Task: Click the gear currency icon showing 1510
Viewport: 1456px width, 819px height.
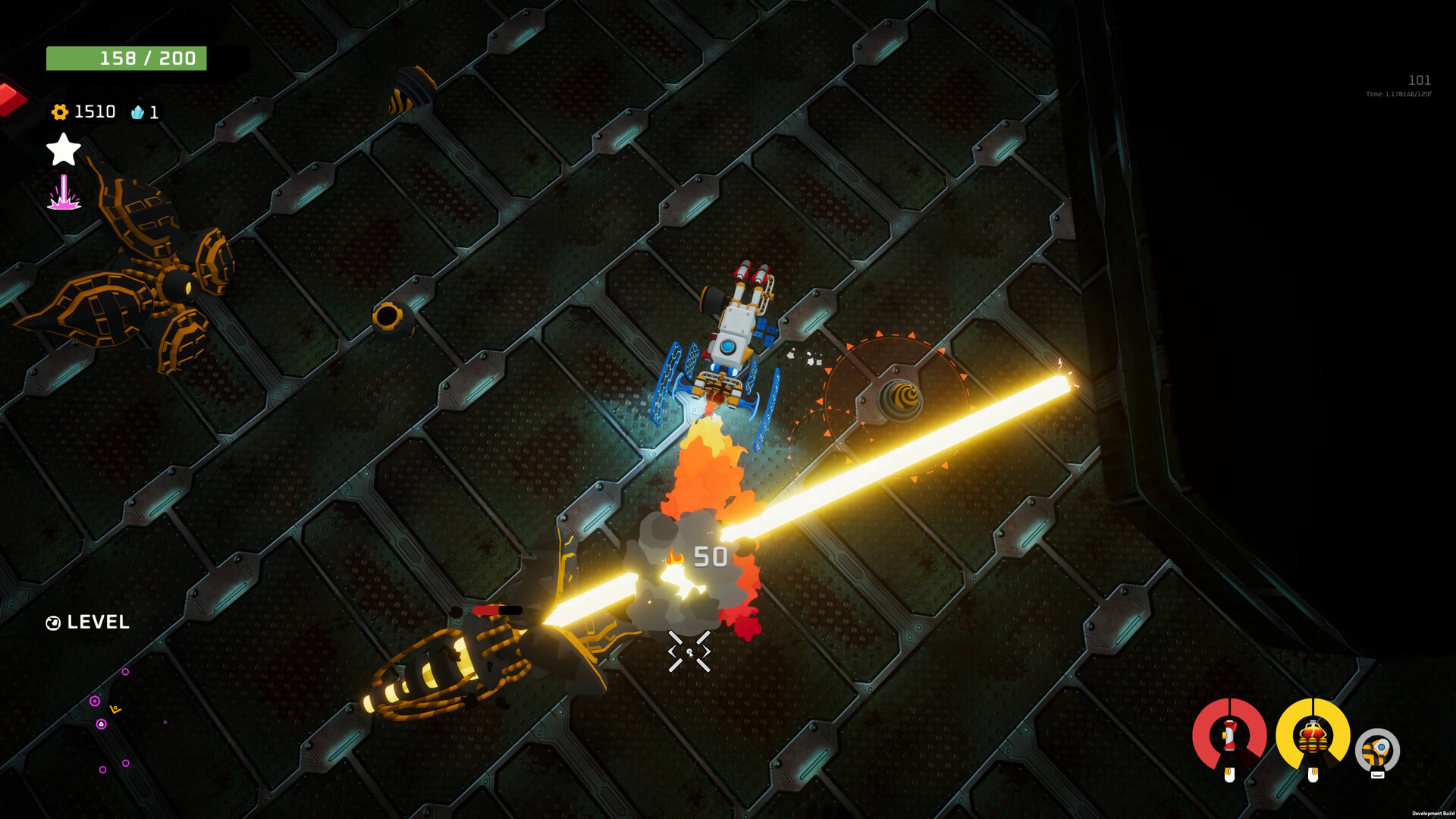Action: [61, 112]
